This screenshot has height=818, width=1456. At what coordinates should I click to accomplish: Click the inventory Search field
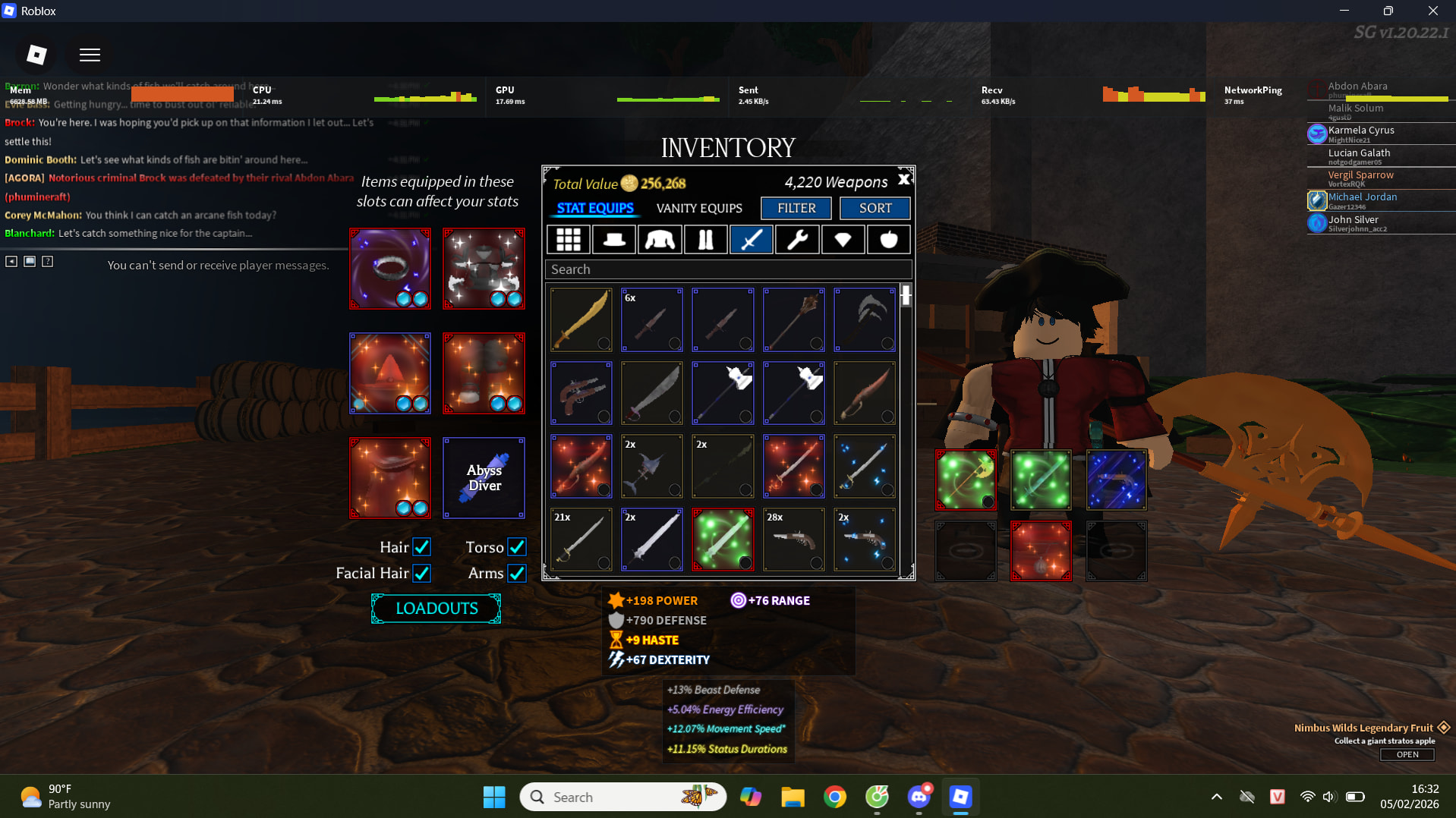tap(728, 269)
